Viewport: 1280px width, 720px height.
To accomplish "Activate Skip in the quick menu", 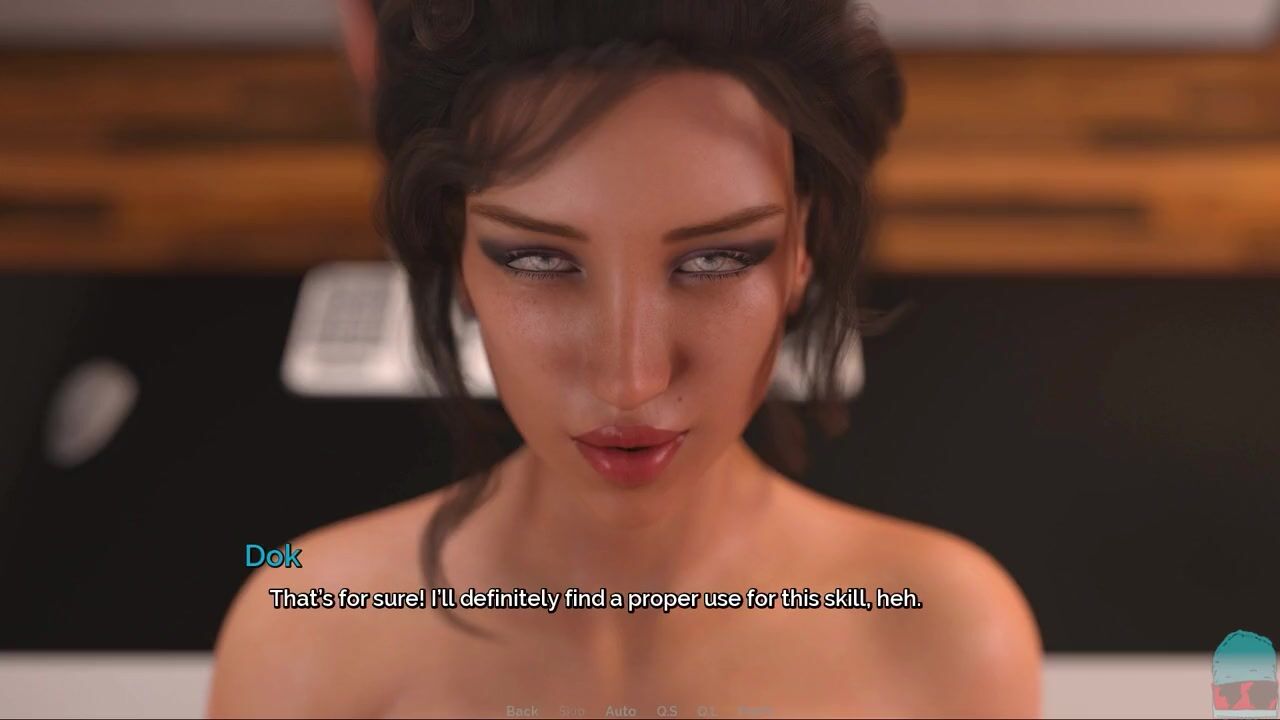I will click(571, 711).
